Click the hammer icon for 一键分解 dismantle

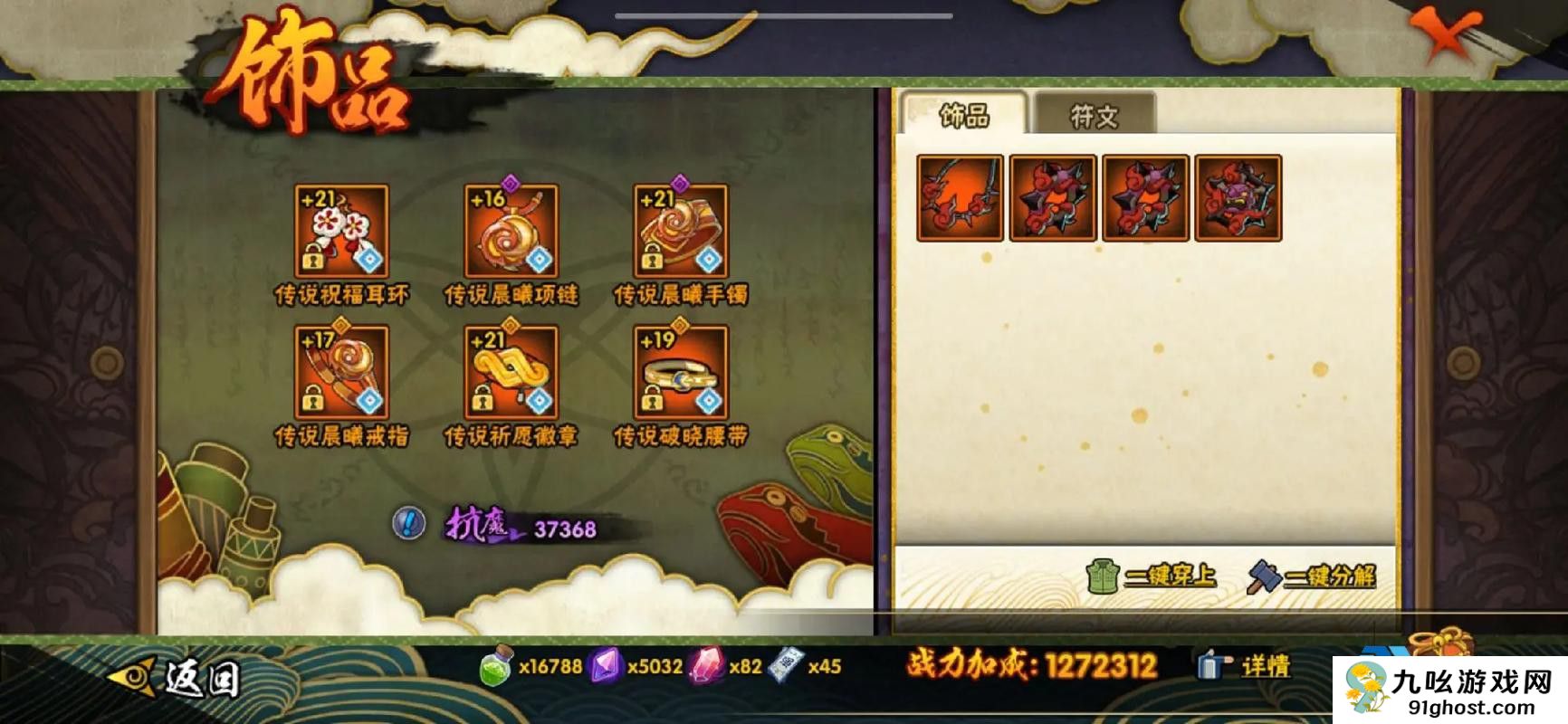(1260, 573)
